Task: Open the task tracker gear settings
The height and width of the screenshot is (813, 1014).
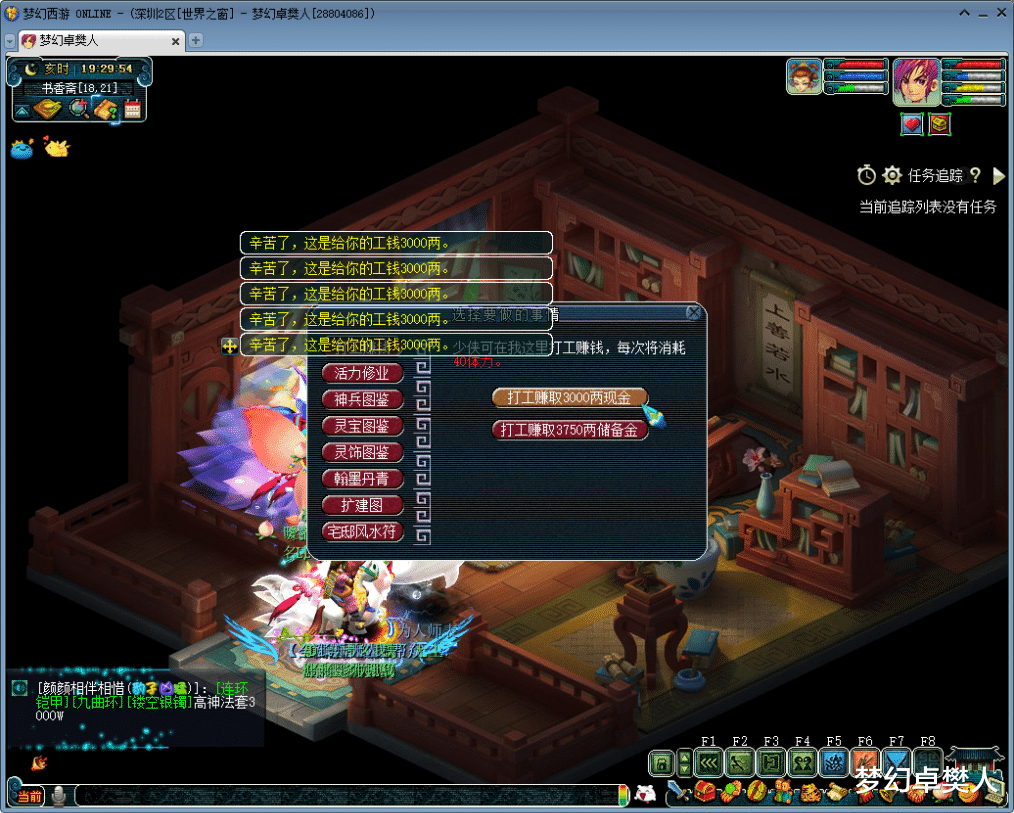Action: (x=892, y=176)
